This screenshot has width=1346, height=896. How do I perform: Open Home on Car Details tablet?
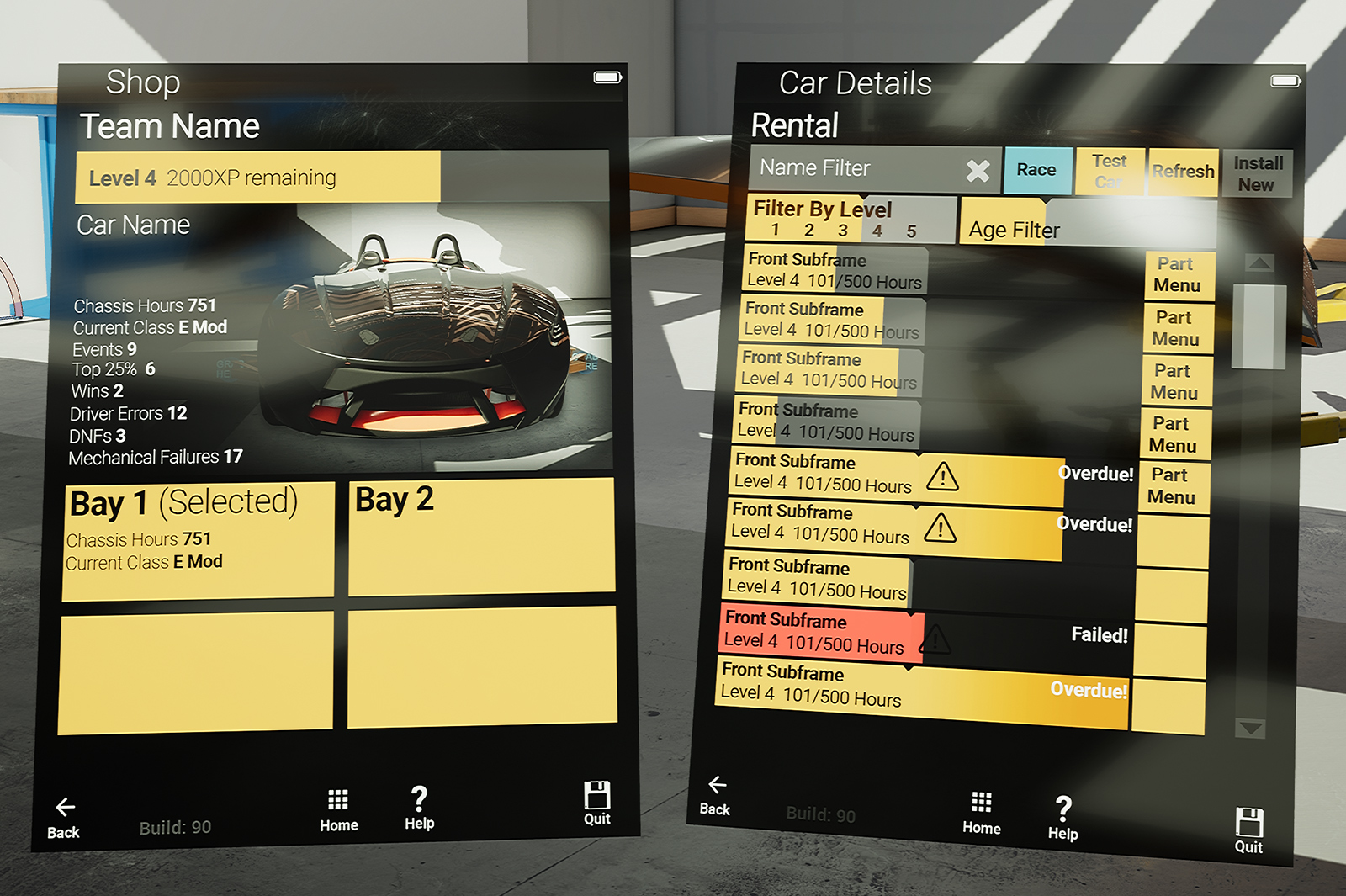coord(981,813)
